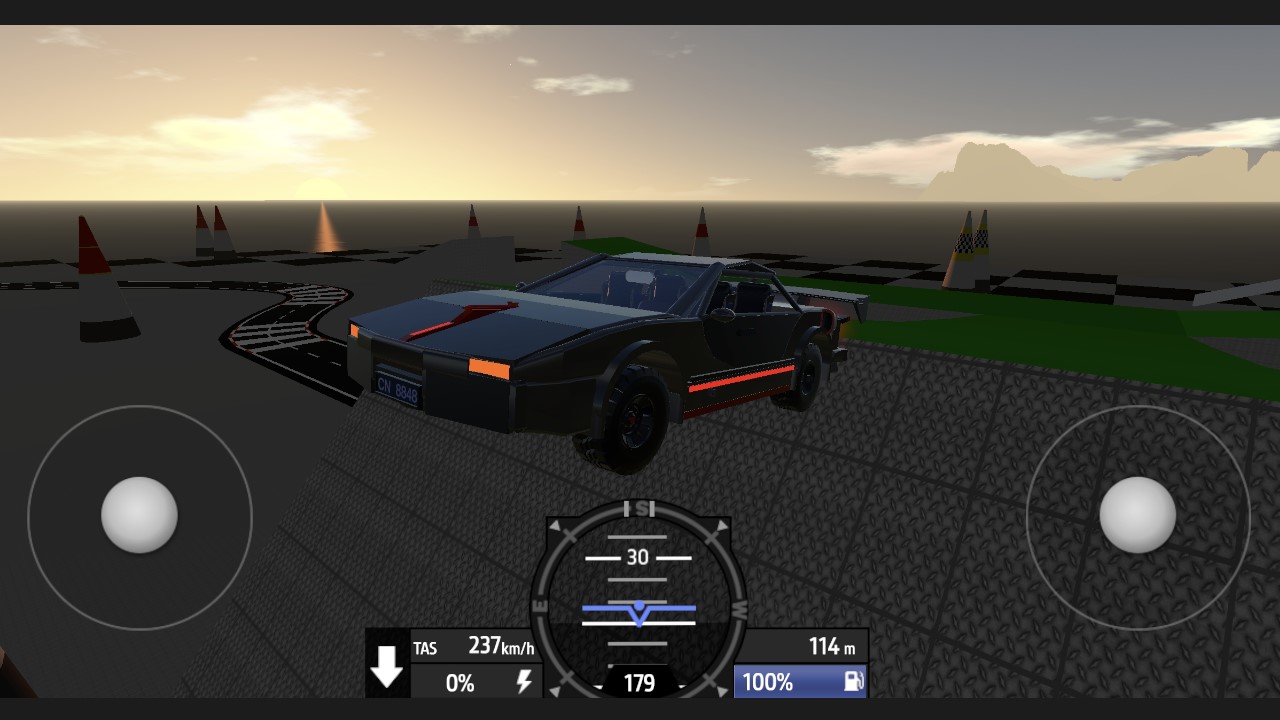The height and width of the screenshot is (720, 1280).
Task: Click the white down-arrow button
Action: point(387,665)
